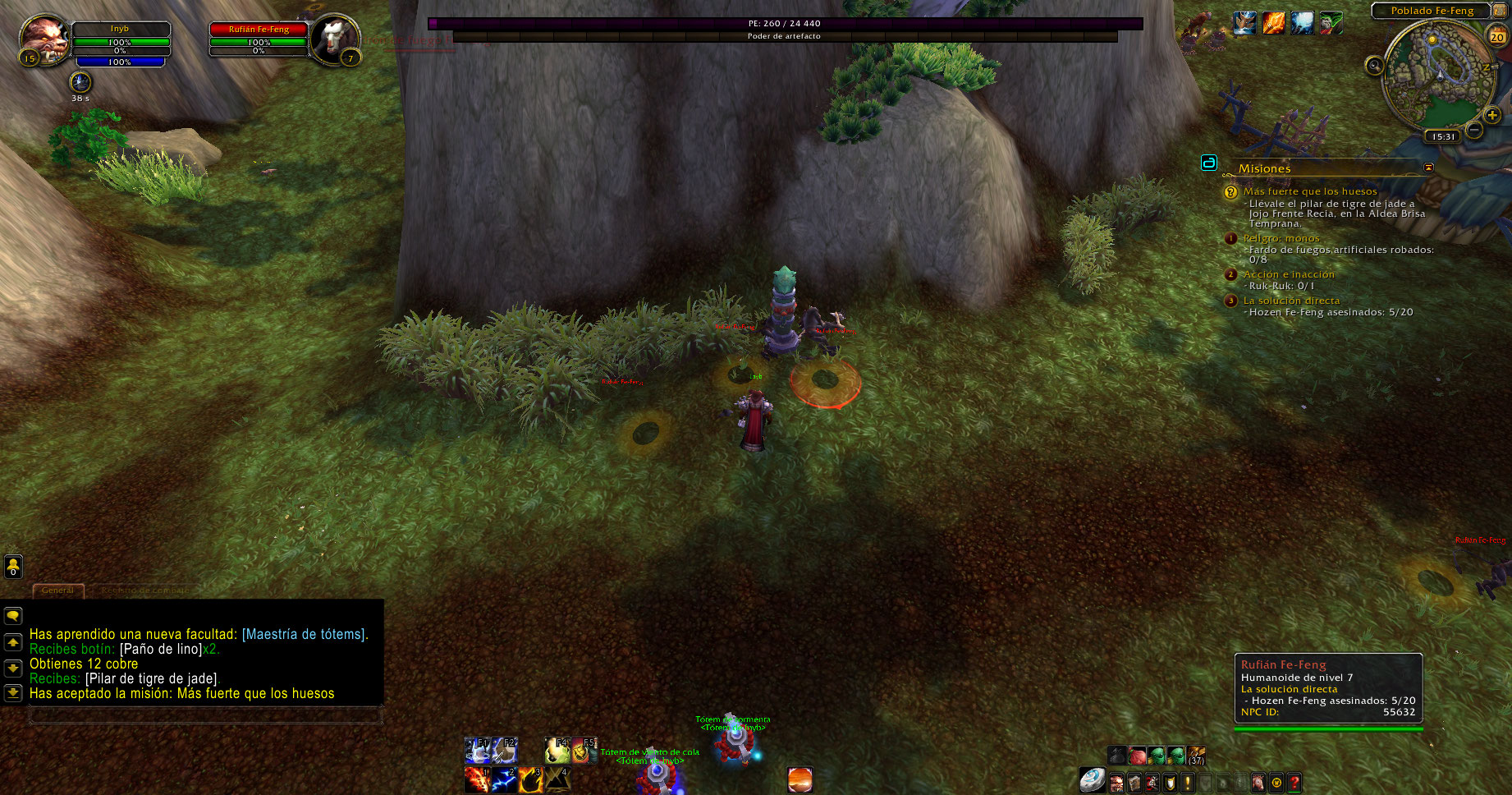Open the red question mark help button
1512x795 pixels.
tap(1294, 783)
